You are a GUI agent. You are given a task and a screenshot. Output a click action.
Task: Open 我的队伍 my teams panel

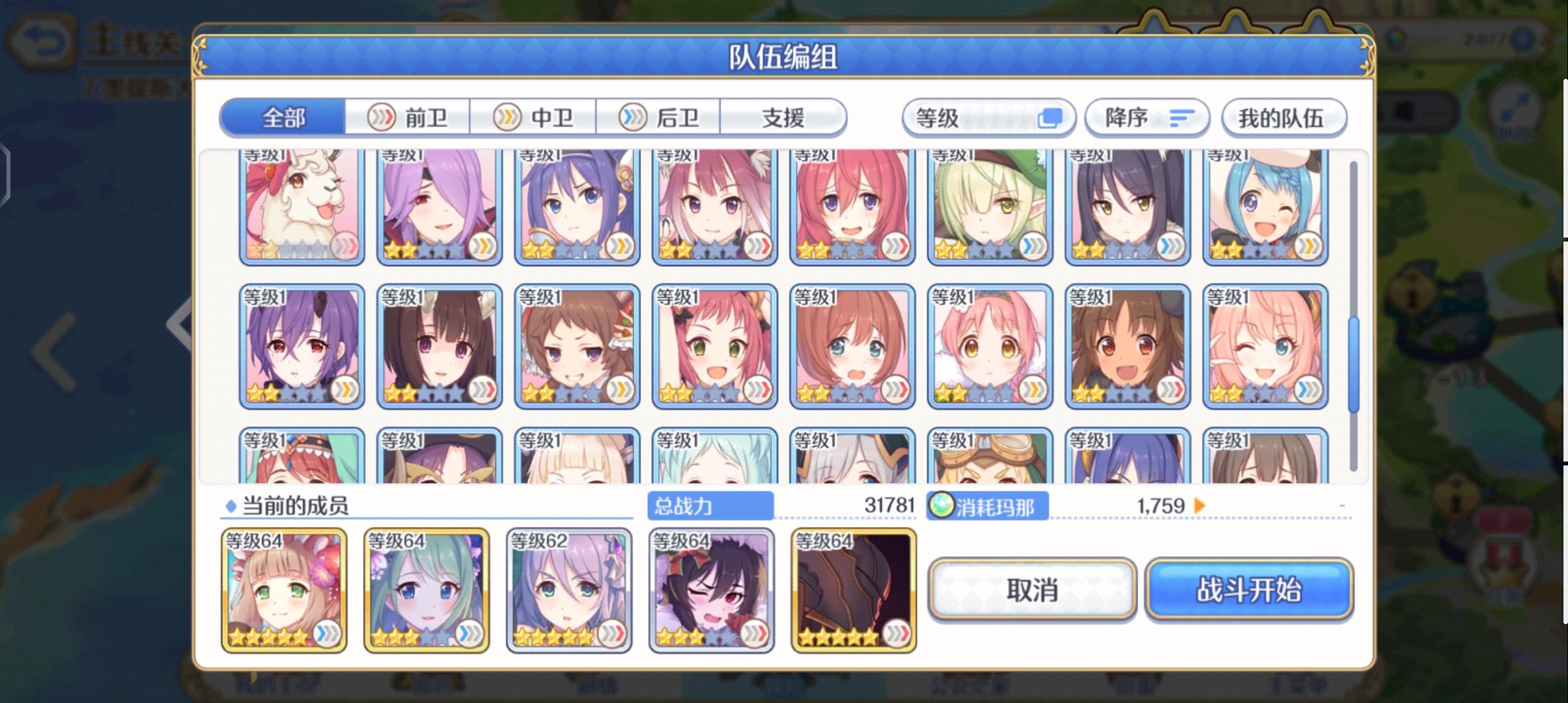tap(1284, 117)
